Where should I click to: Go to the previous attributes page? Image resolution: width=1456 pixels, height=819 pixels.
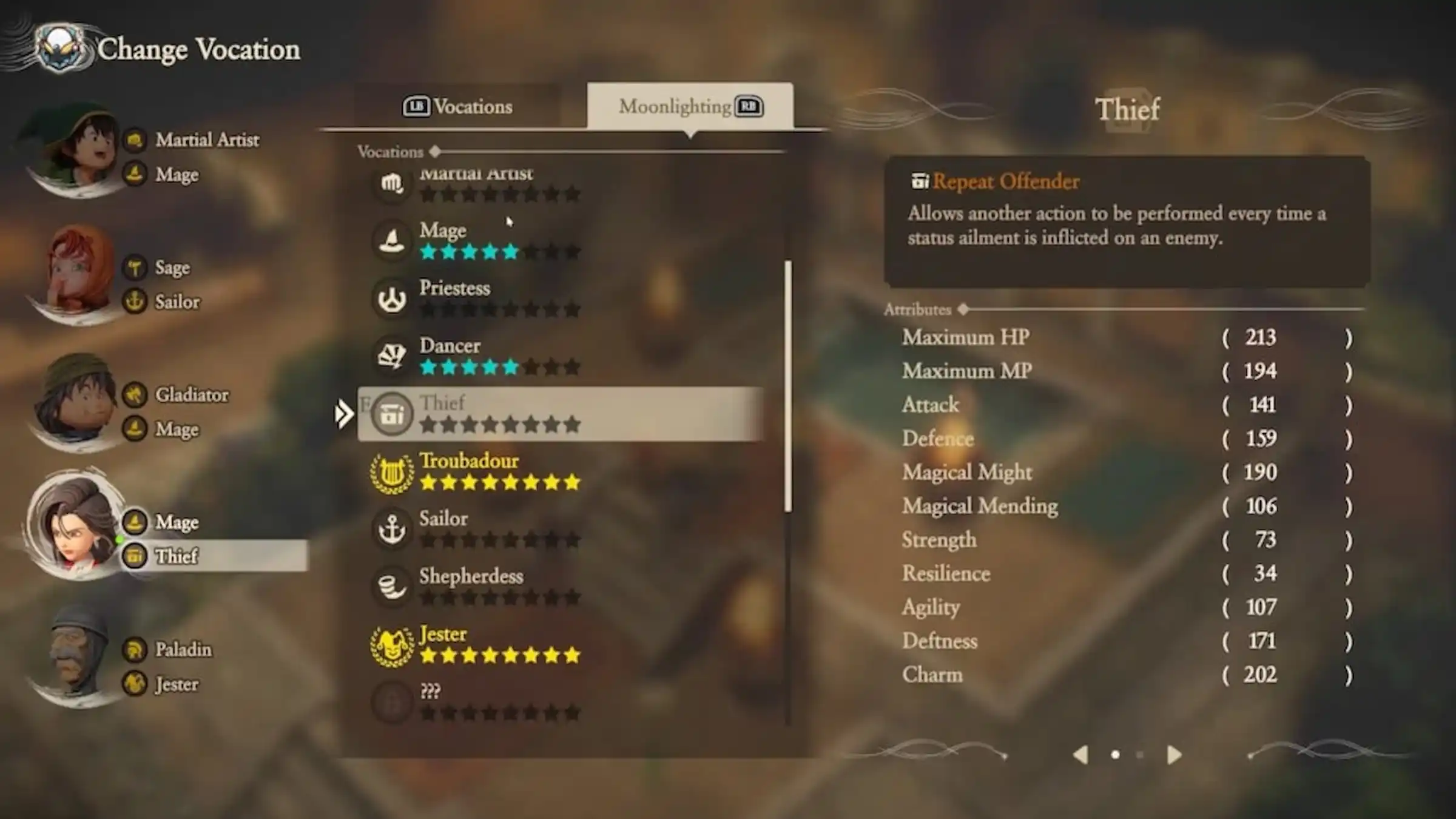coord(1080,755)
